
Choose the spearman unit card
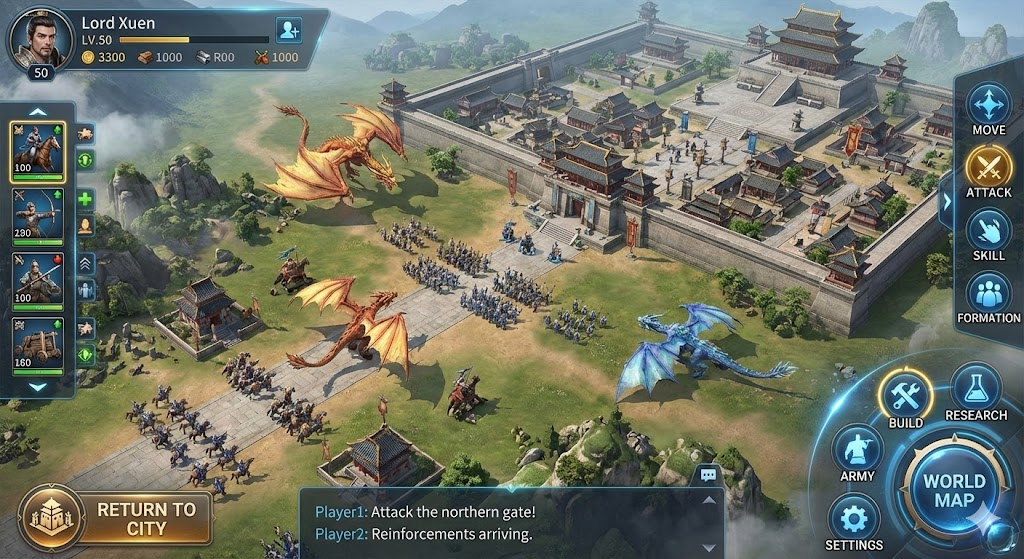(38, 278)
